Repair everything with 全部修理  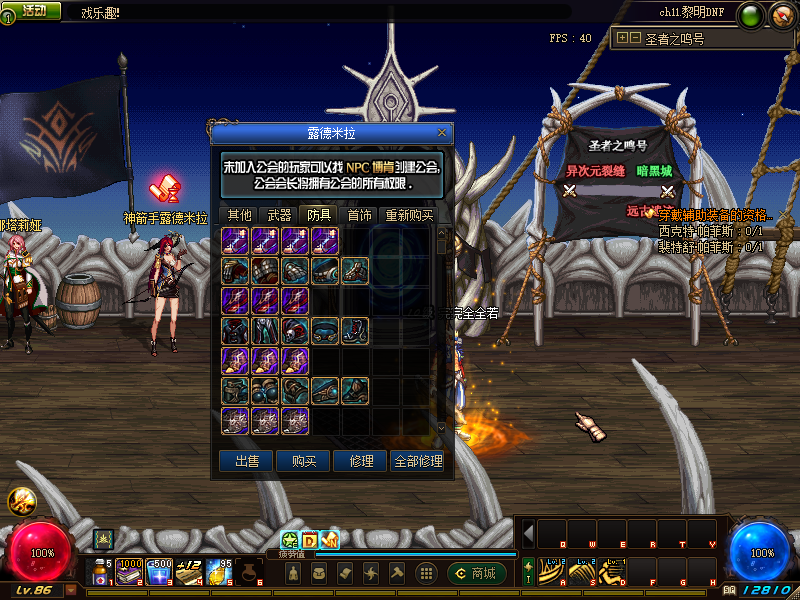(418, 461)
